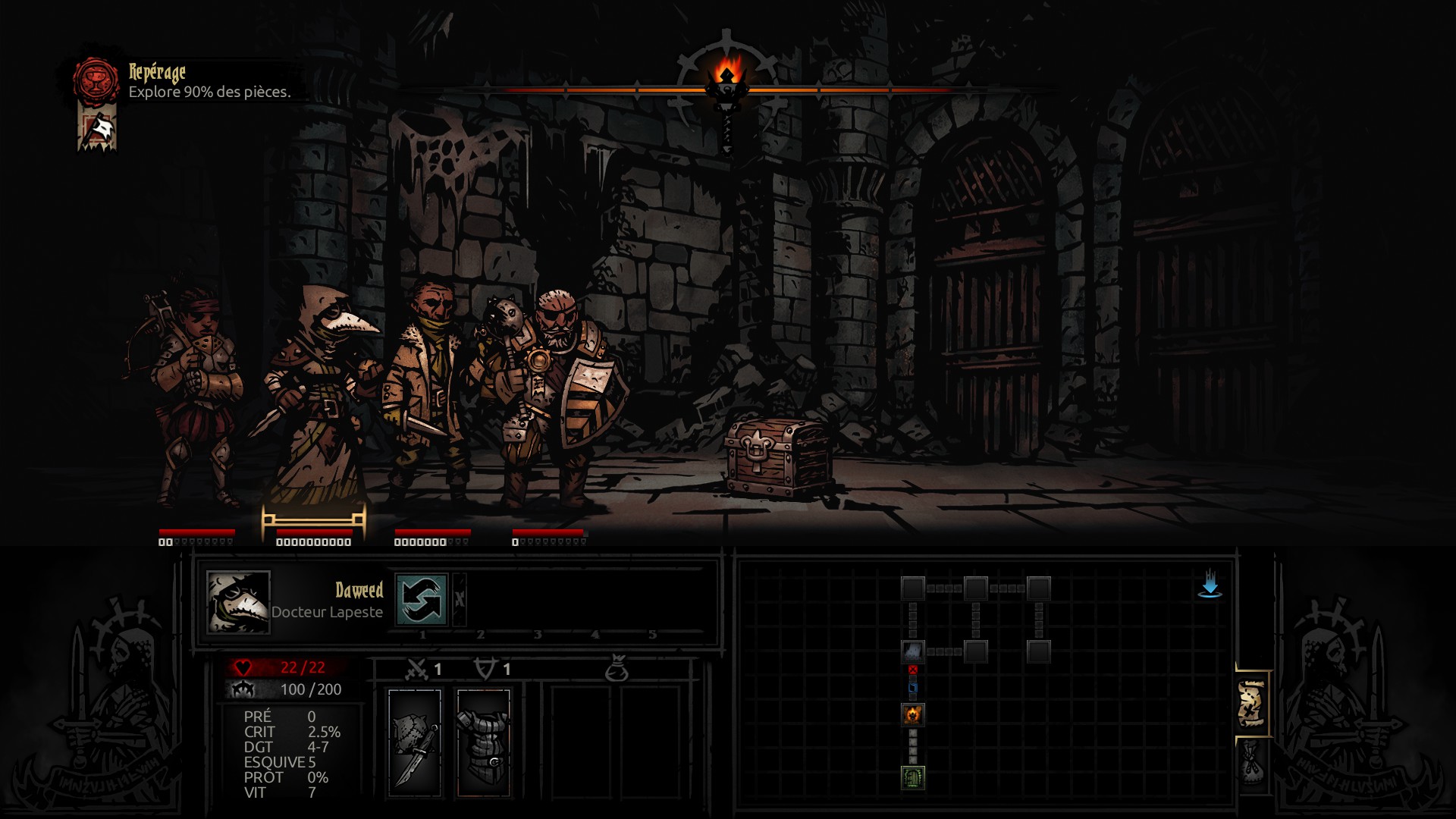Select the dagger and grenade weapon slot
This screenshot has width=1456, height=819.
(x=415, y=742)
